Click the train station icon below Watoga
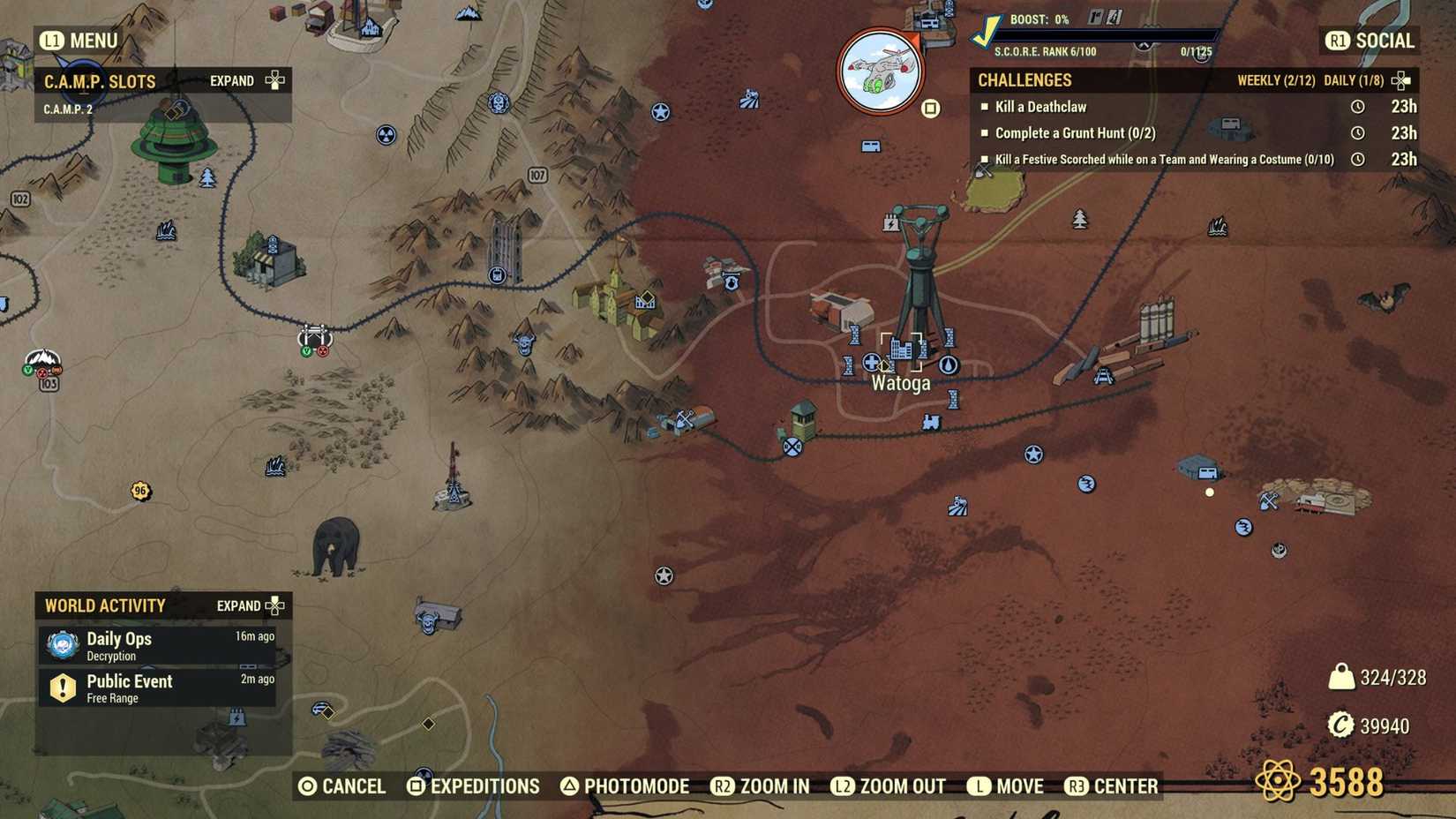This screenshot has height=819, width=1456. [x=932, y=423]
